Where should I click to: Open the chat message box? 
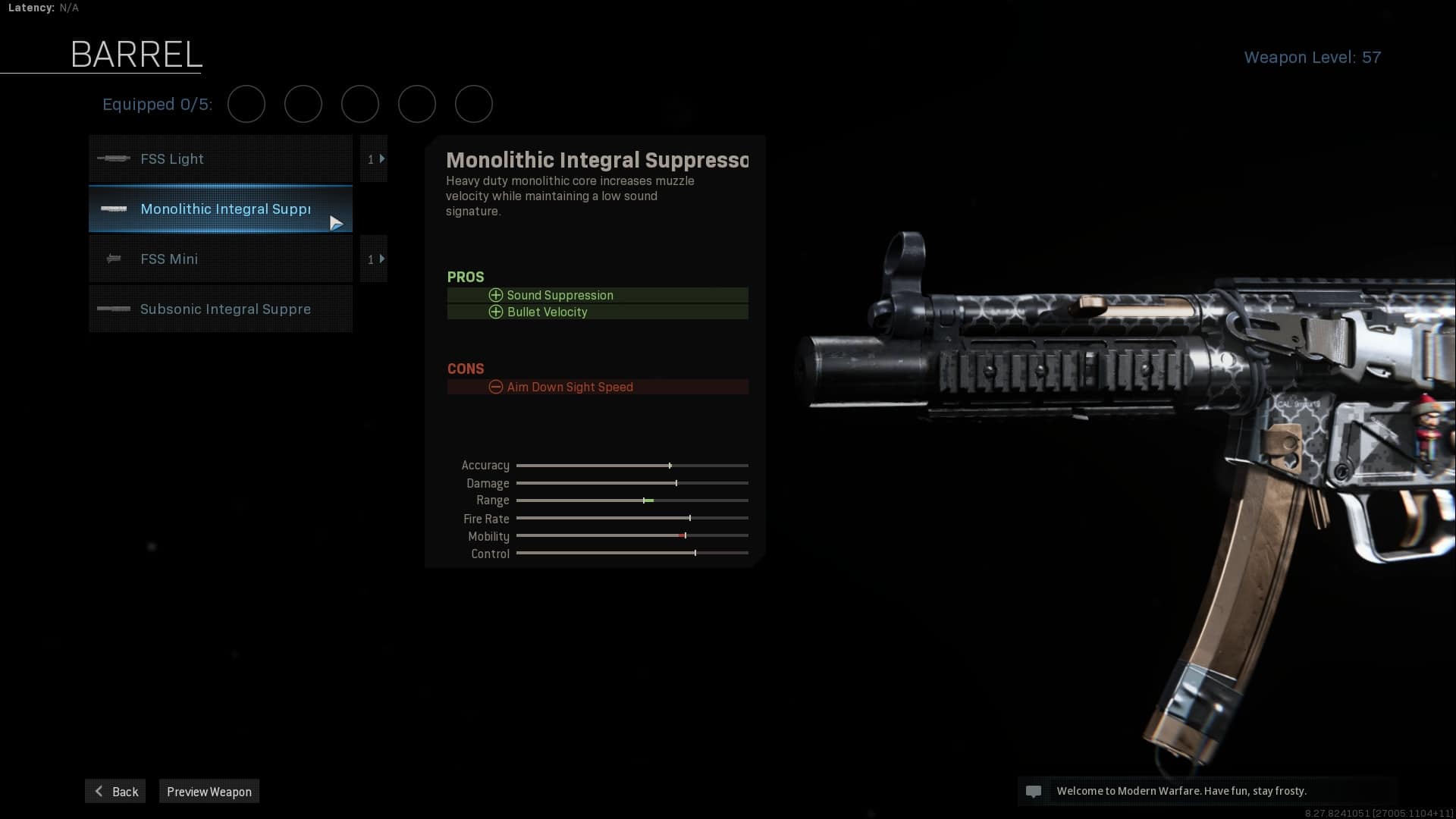pos(1033,791)
